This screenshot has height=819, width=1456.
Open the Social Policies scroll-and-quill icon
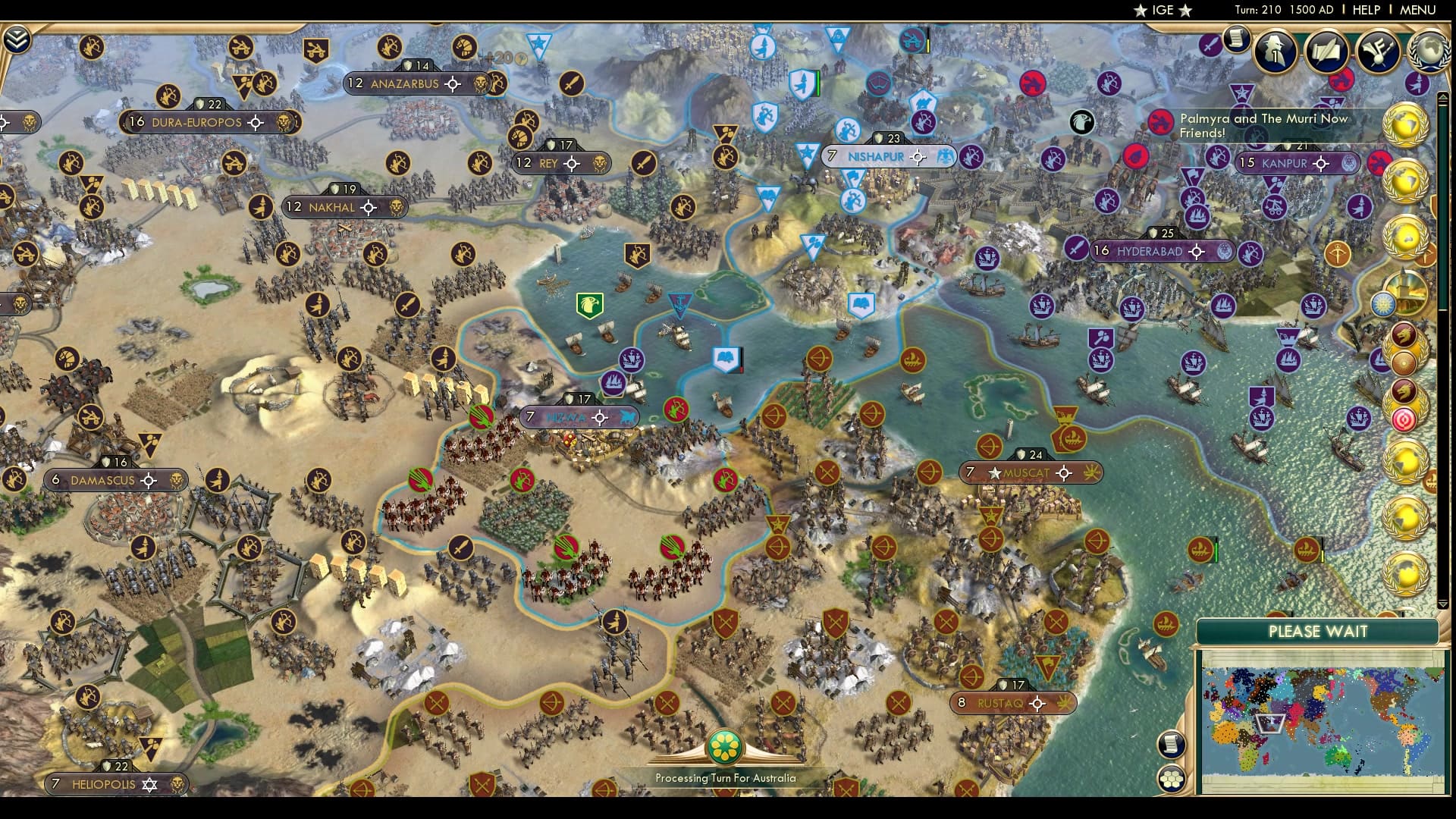(x=1326, y=52)
